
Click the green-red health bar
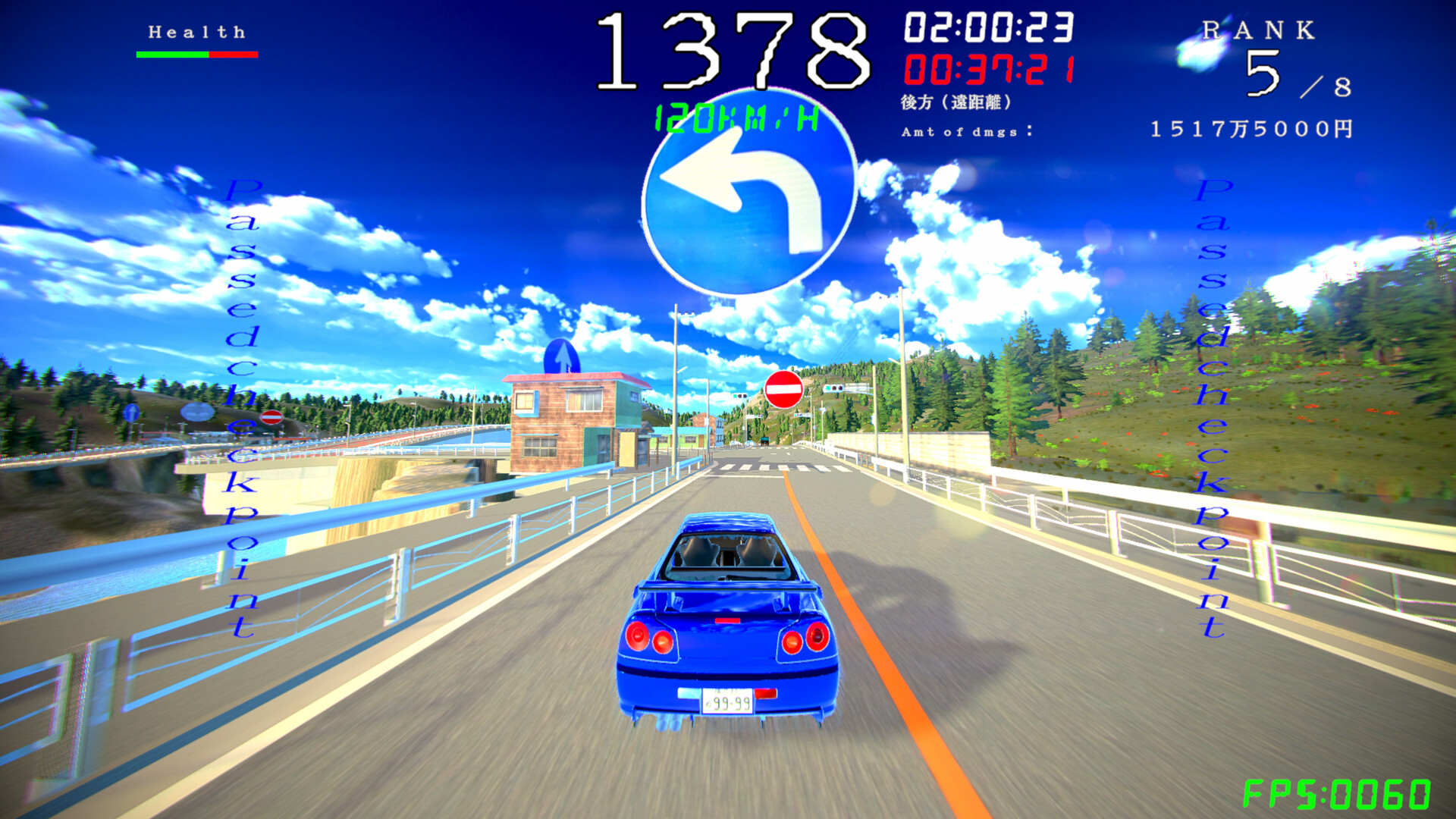pyautogui.click(x=196, y=55)
